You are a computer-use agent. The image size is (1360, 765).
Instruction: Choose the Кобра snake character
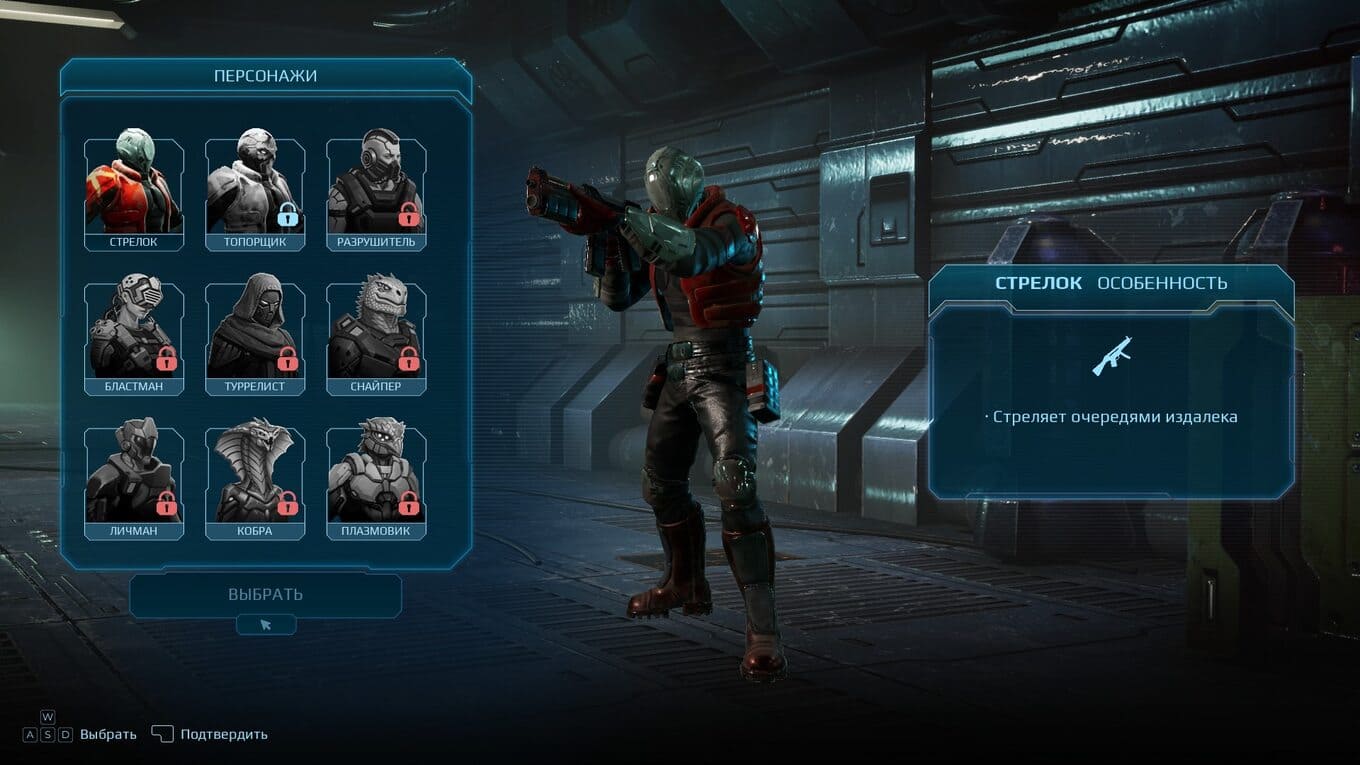pyautogui.click(x=255, y=482)
